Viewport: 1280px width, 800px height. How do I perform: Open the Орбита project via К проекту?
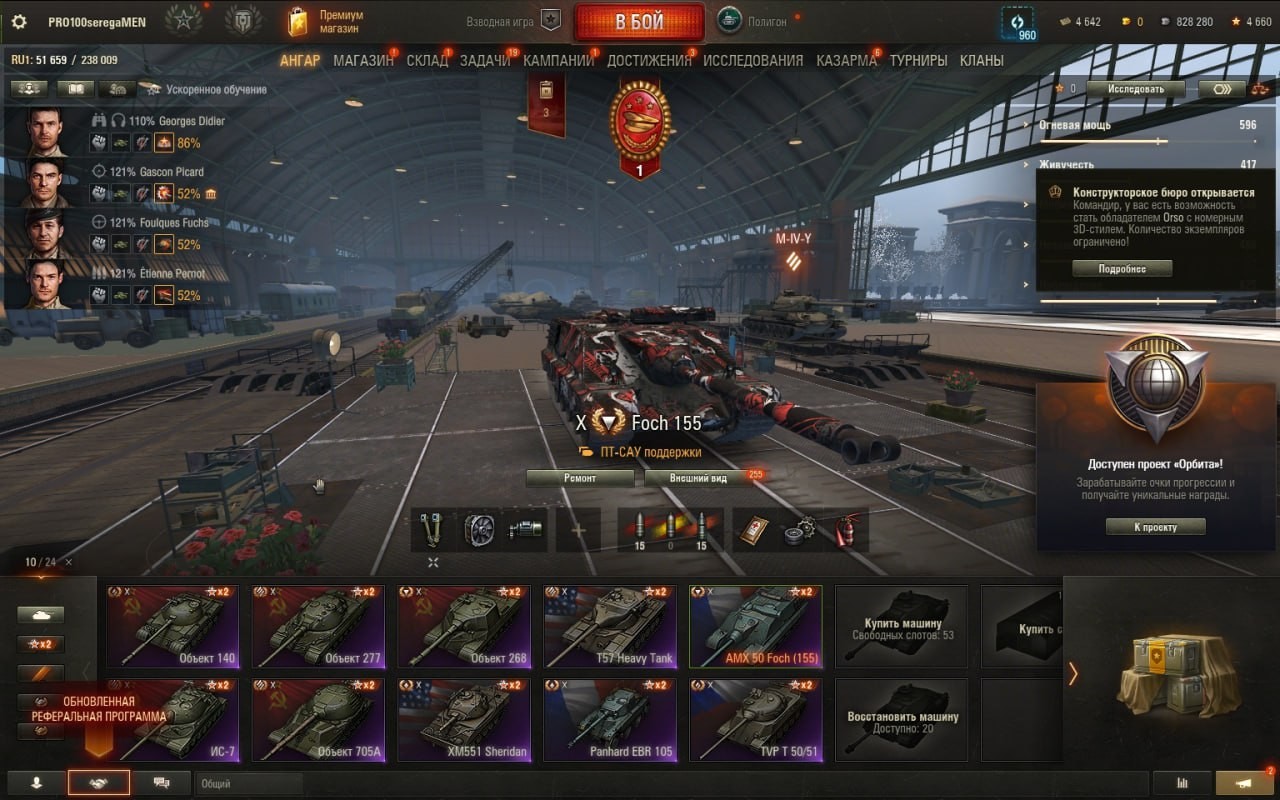pos(1155,527)
